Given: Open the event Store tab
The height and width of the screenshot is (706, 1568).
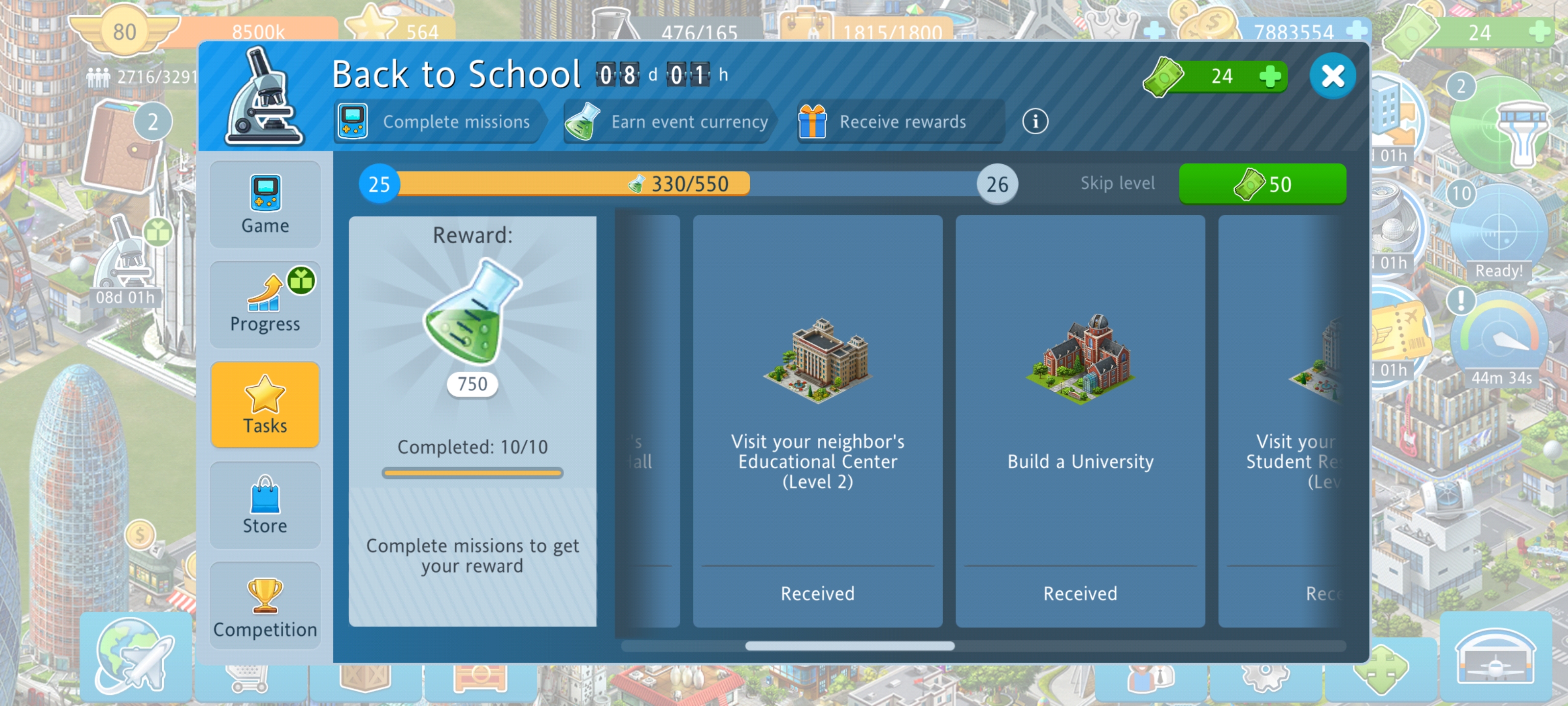Looking at the screenshot, I should [x=265, y=505].
